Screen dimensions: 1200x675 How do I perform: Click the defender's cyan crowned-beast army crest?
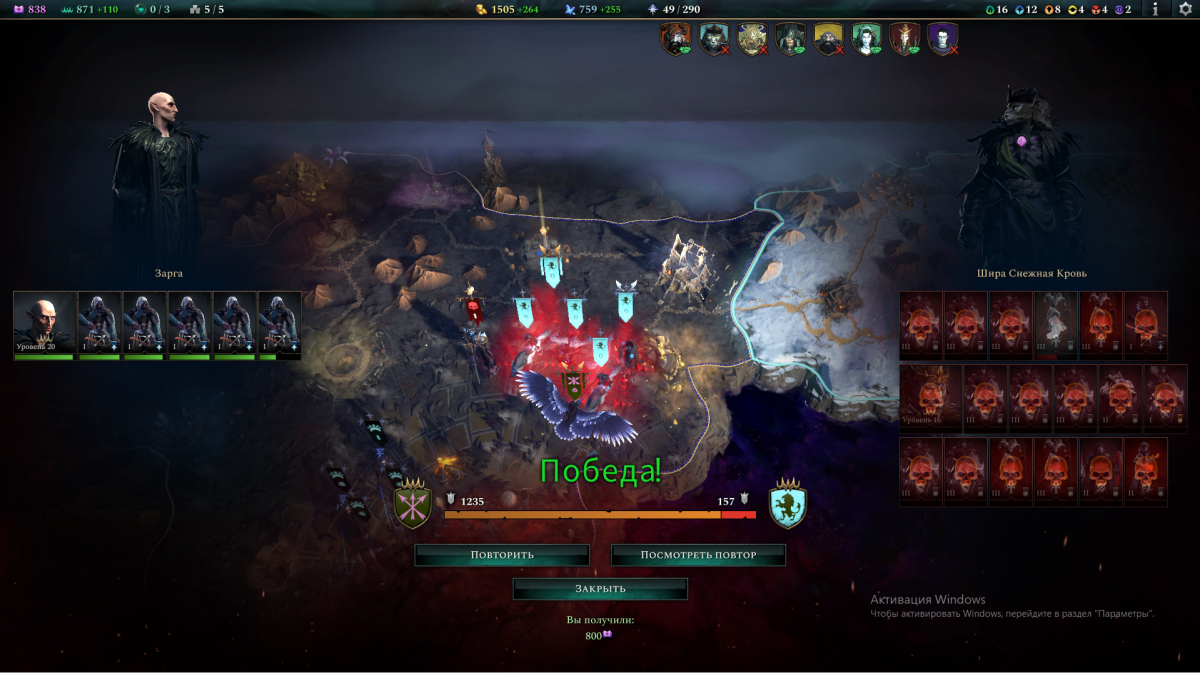788,505
